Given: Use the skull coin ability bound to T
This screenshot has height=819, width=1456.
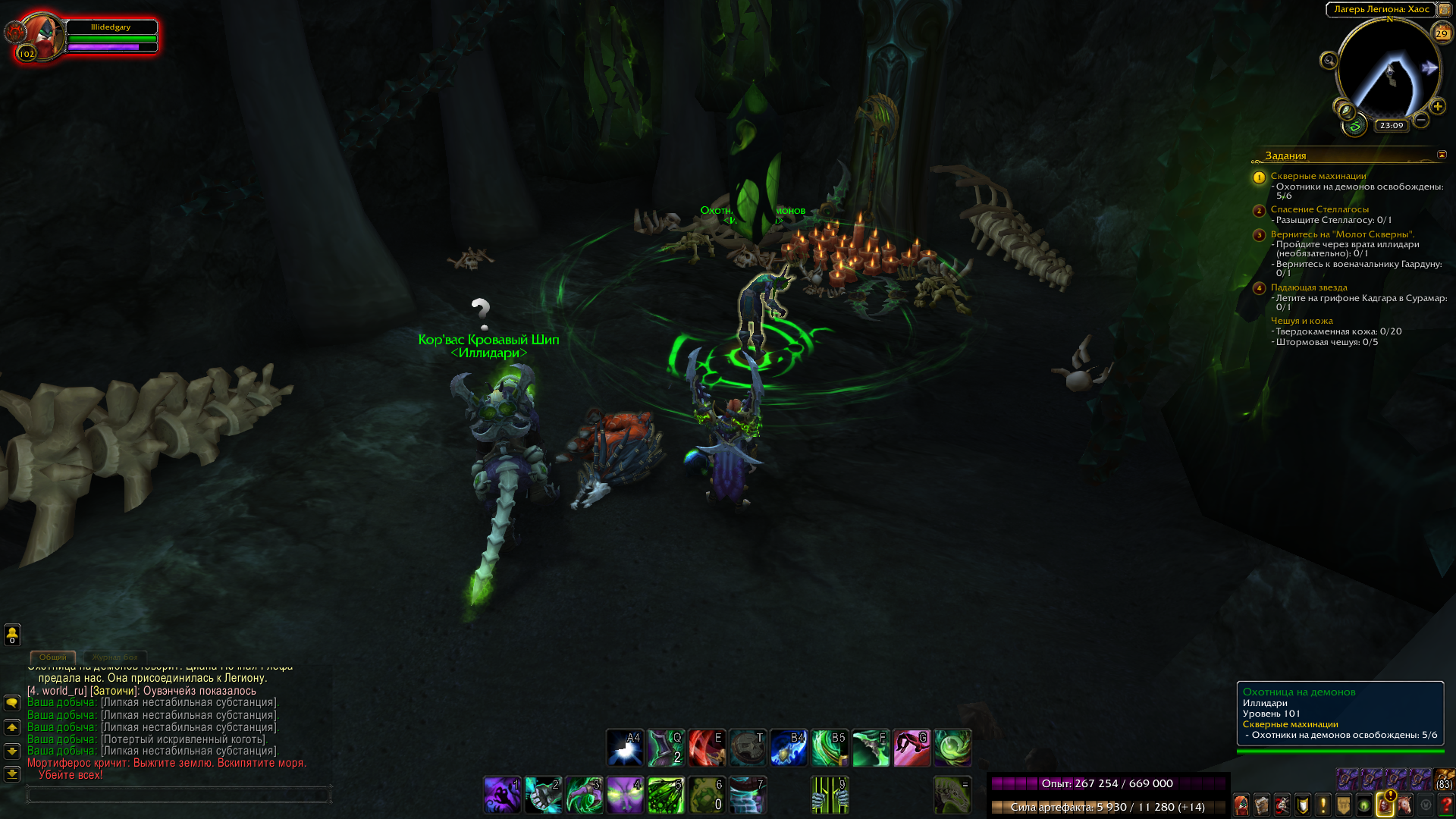Looking at the screenshot, I should (747, 748).
